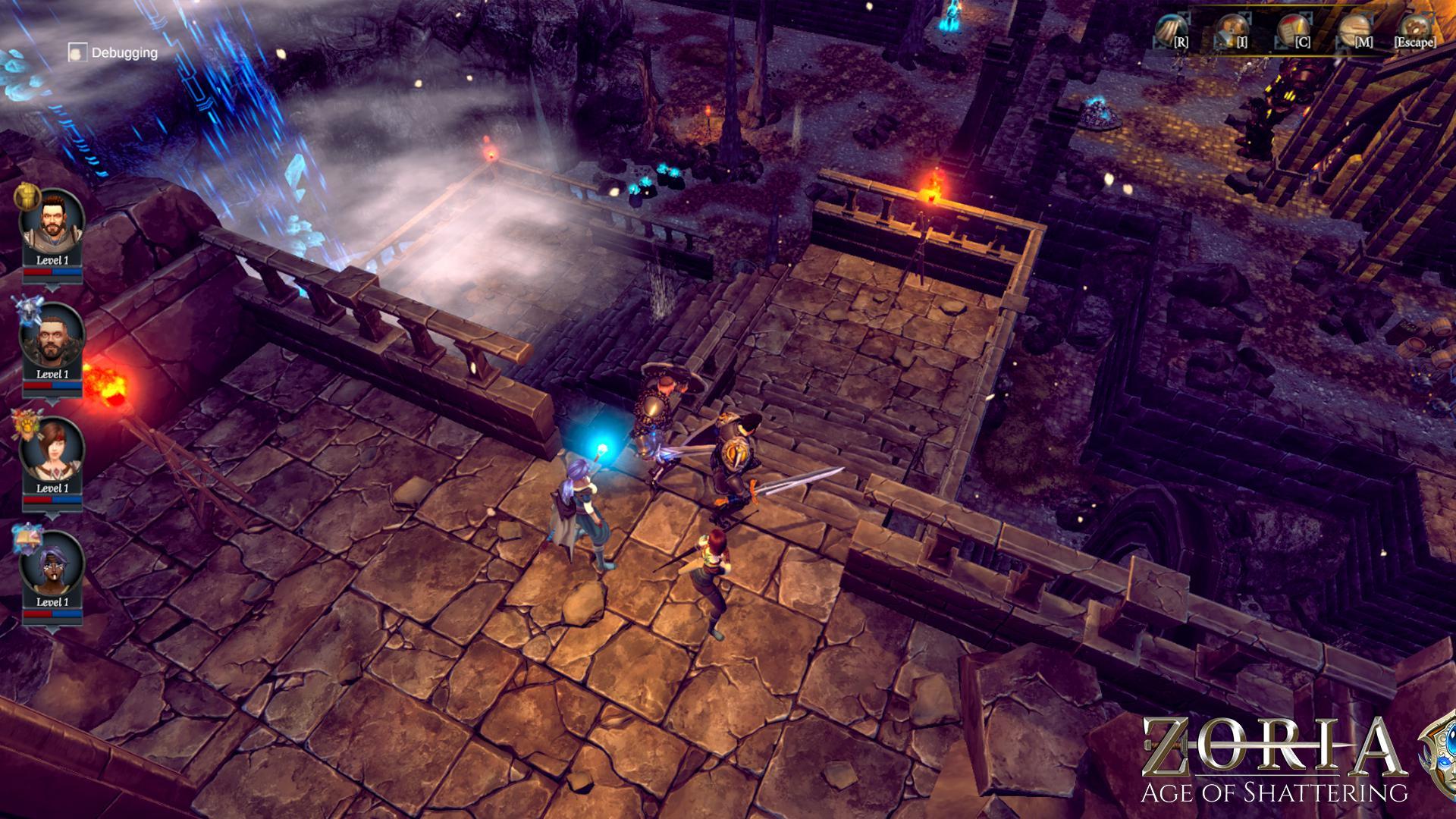Click the red health bar of the third character
The image size is (1456, 819).
pyautogui.click(x=38, y=498)
